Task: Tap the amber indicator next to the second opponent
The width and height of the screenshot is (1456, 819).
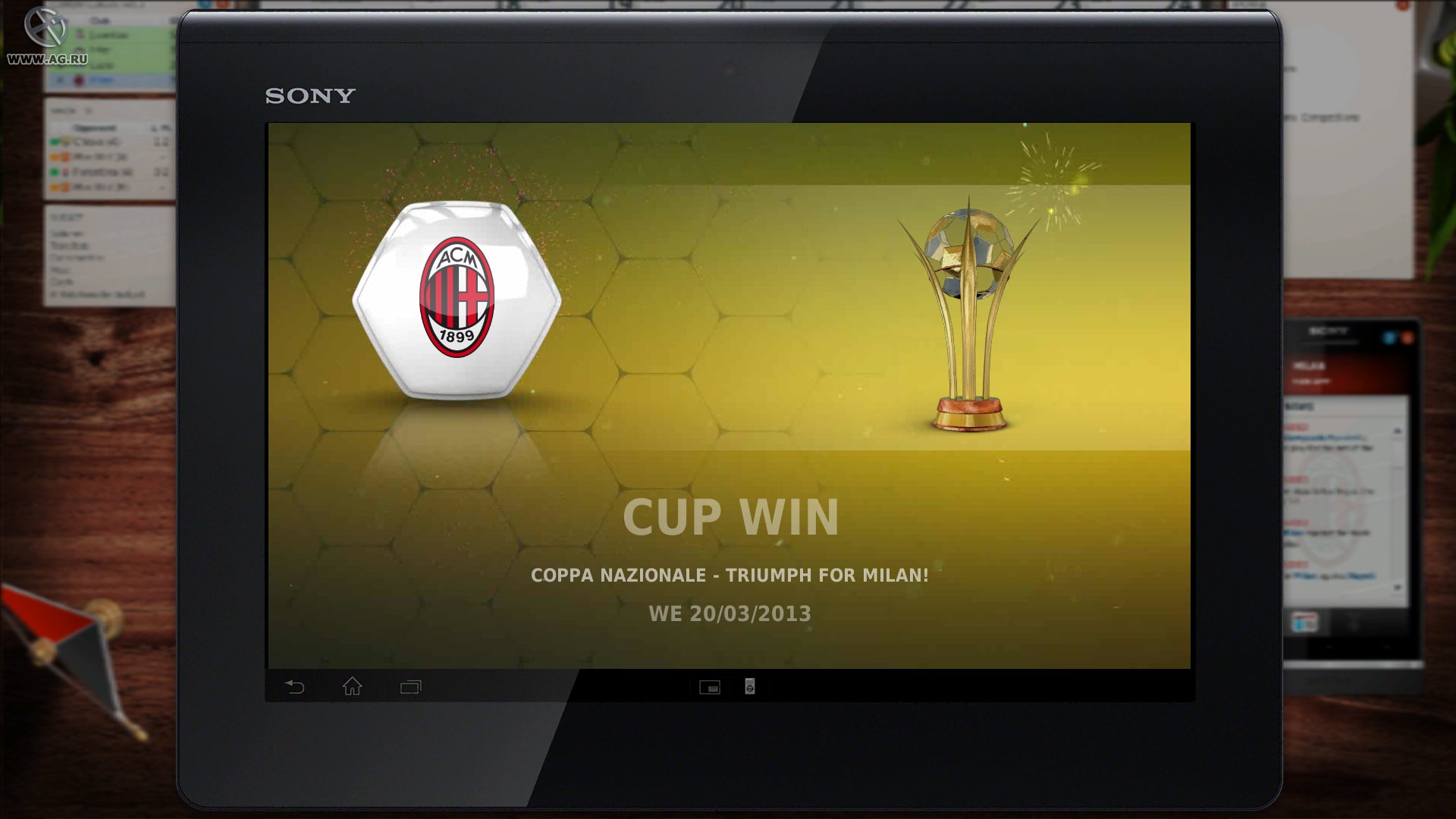Action: pyautogui.click(x=55, y=157)
